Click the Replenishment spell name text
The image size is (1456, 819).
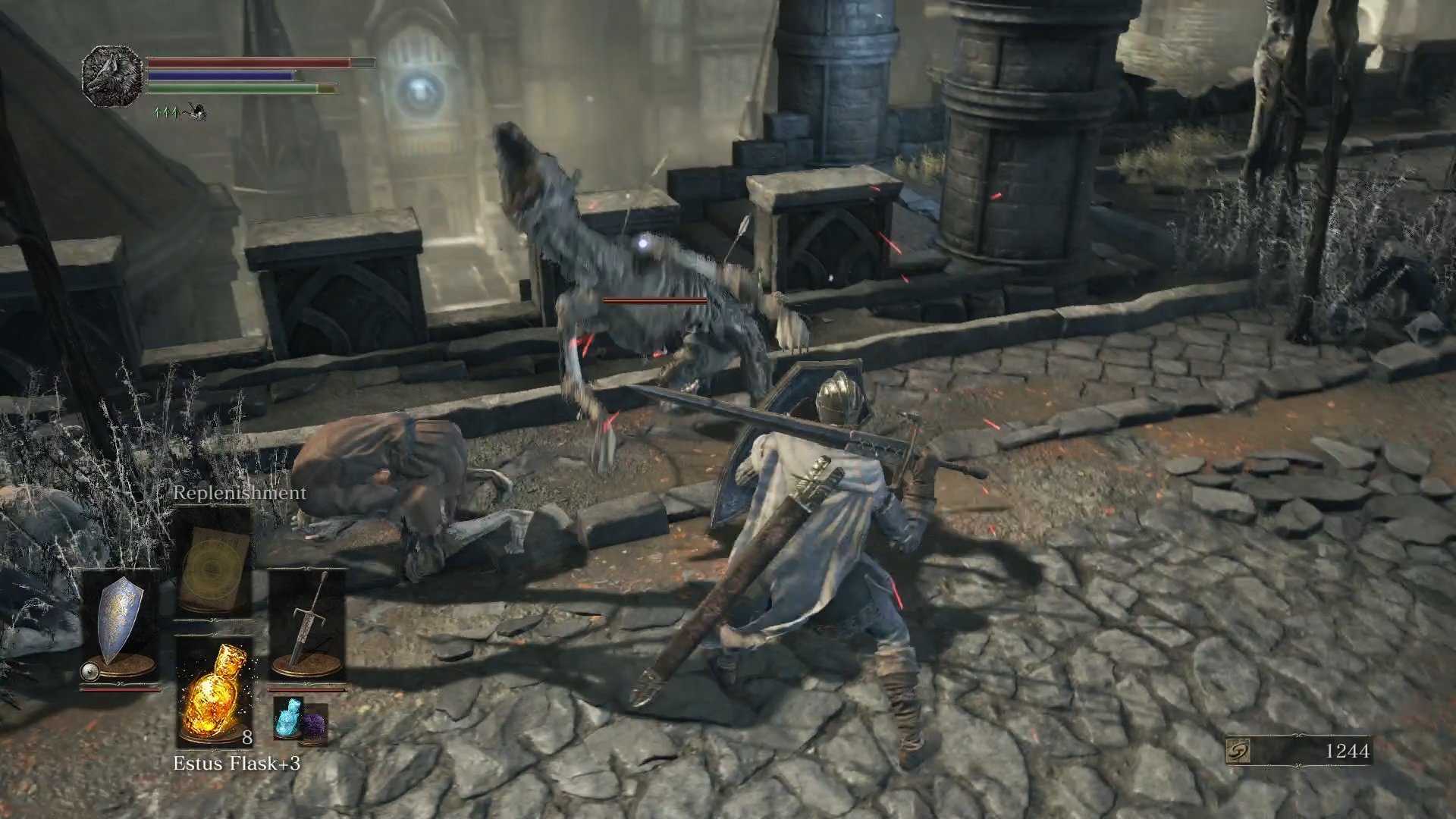pos(238,492)
